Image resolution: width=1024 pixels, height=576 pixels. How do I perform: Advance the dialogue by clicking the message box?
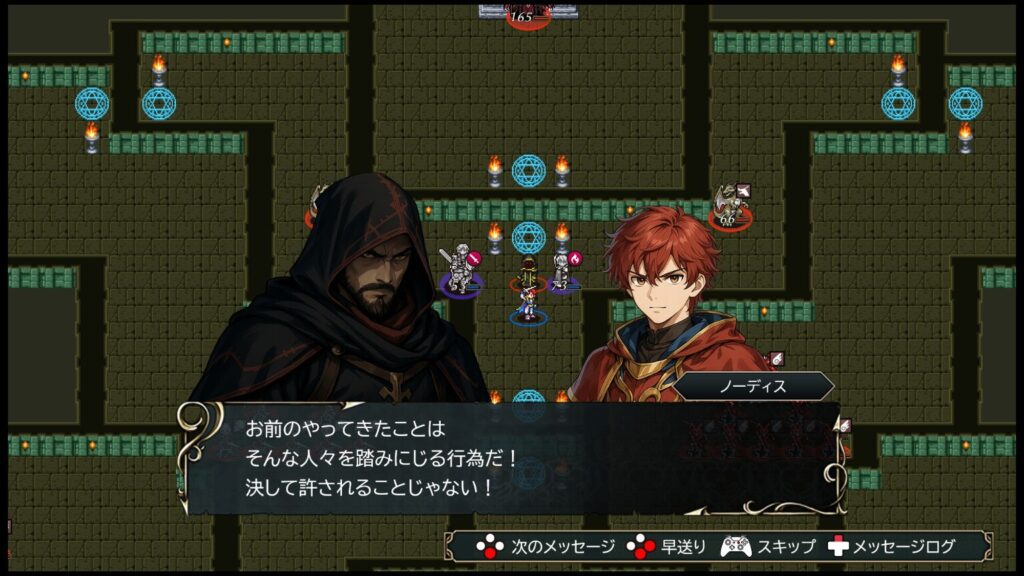[x=510, y=458]
